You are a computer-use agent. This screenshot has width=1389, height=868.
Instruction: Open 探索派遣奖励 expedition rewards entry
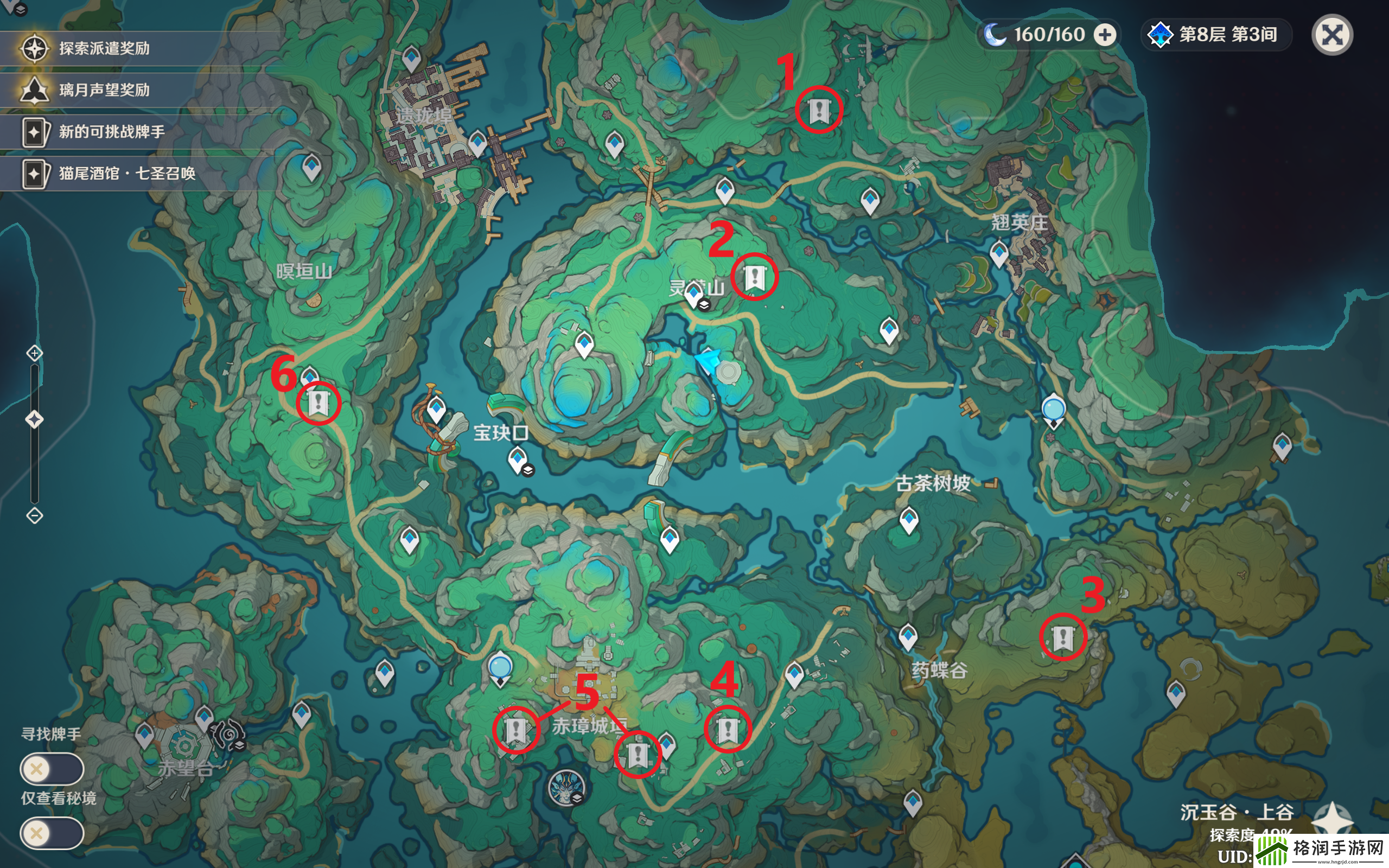[103, 48]
